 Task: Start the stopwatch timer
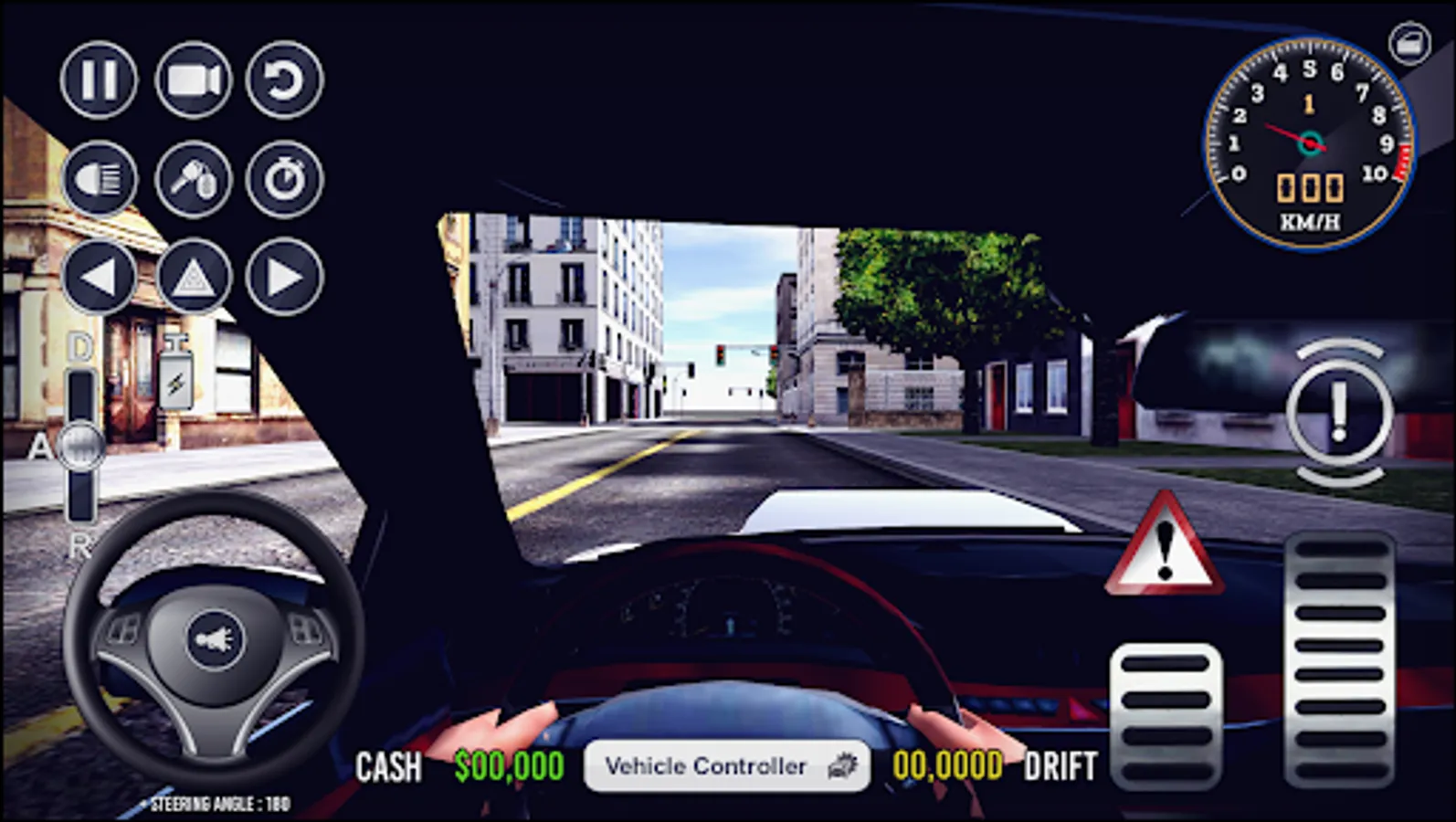pyautogui.click(x=285, y=179)
